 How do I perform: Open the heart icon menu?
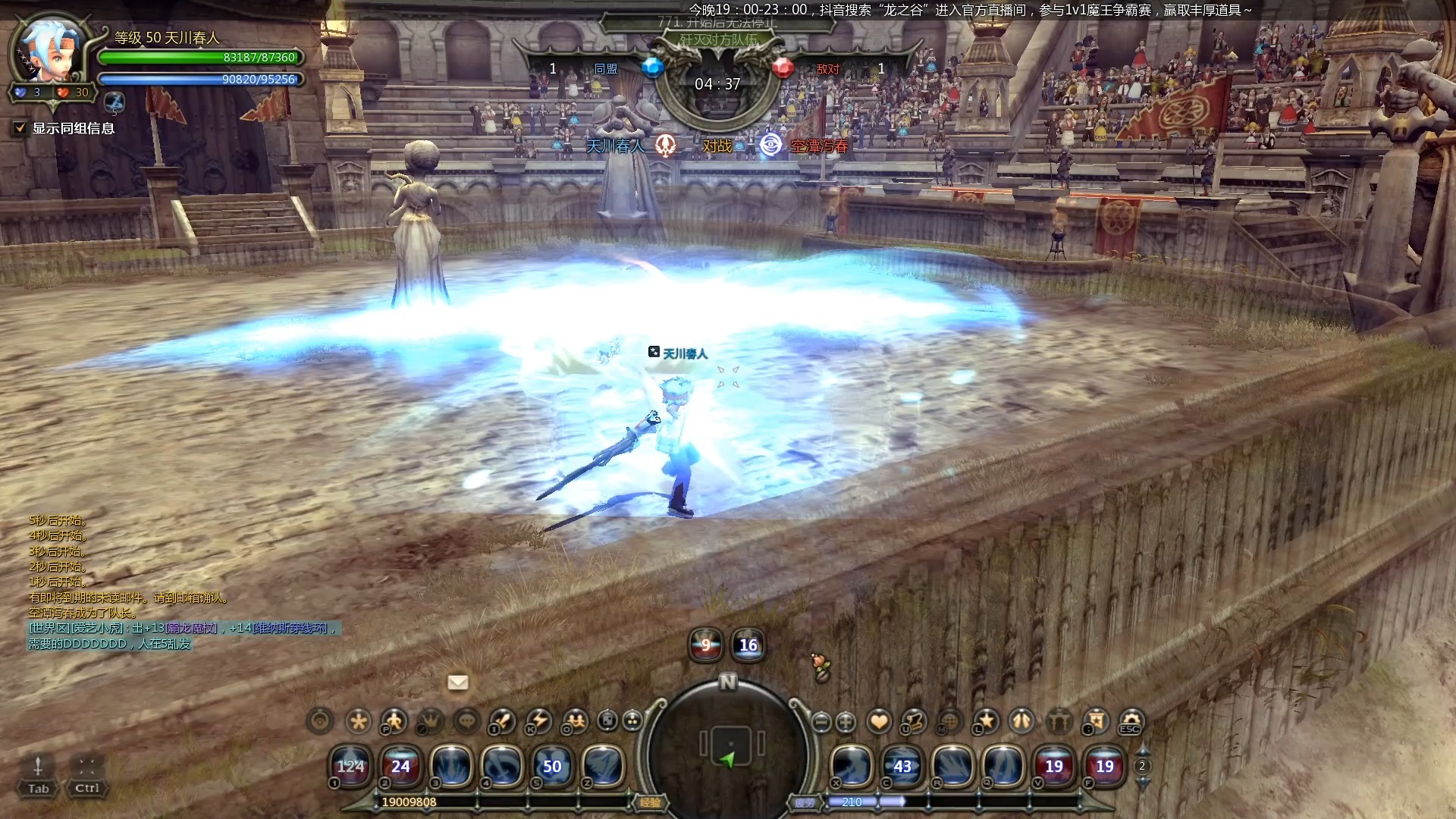879,721
